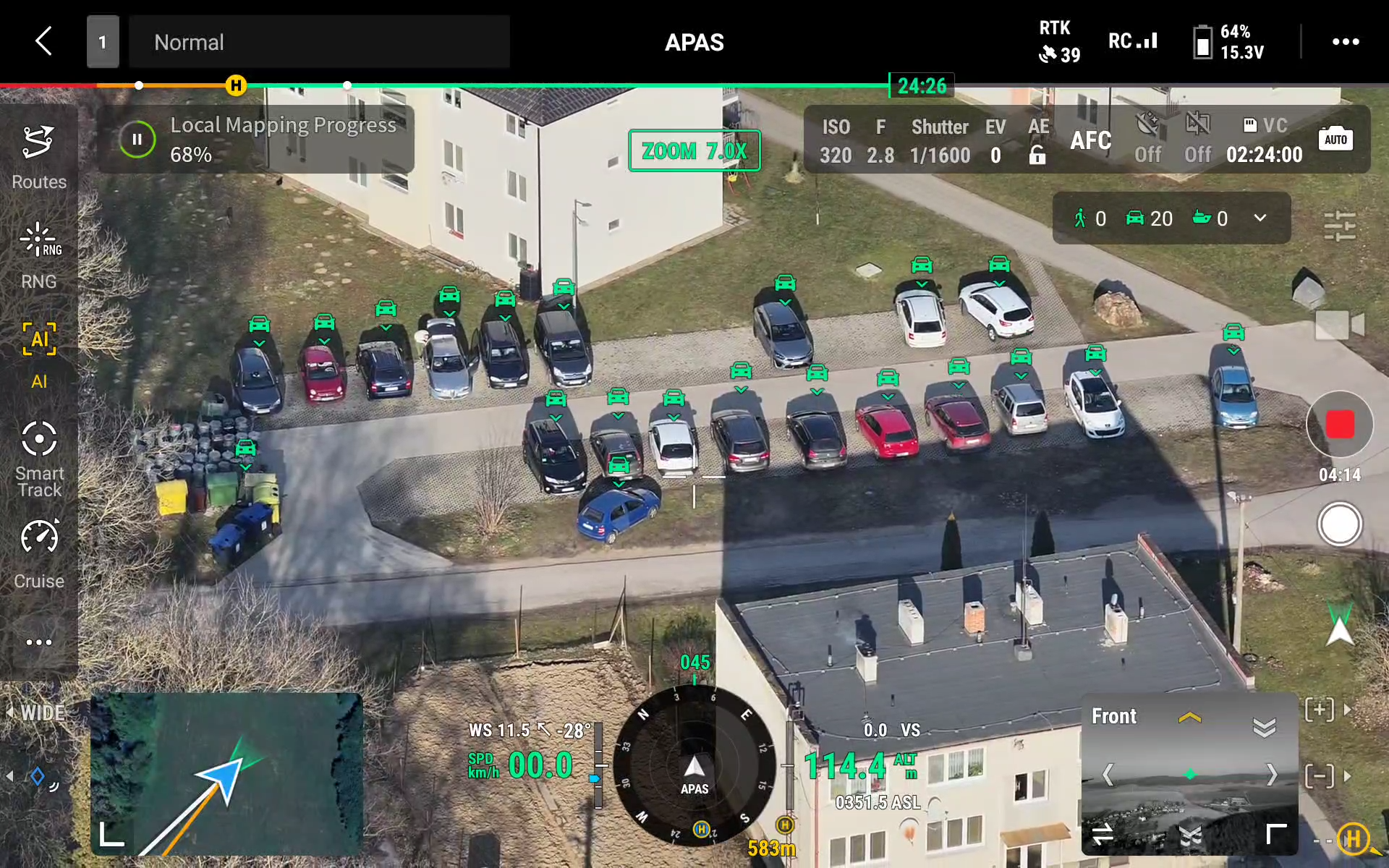1389x868 pixels.
Task: Open the minimap in the corner
Action: click(226, 774)
